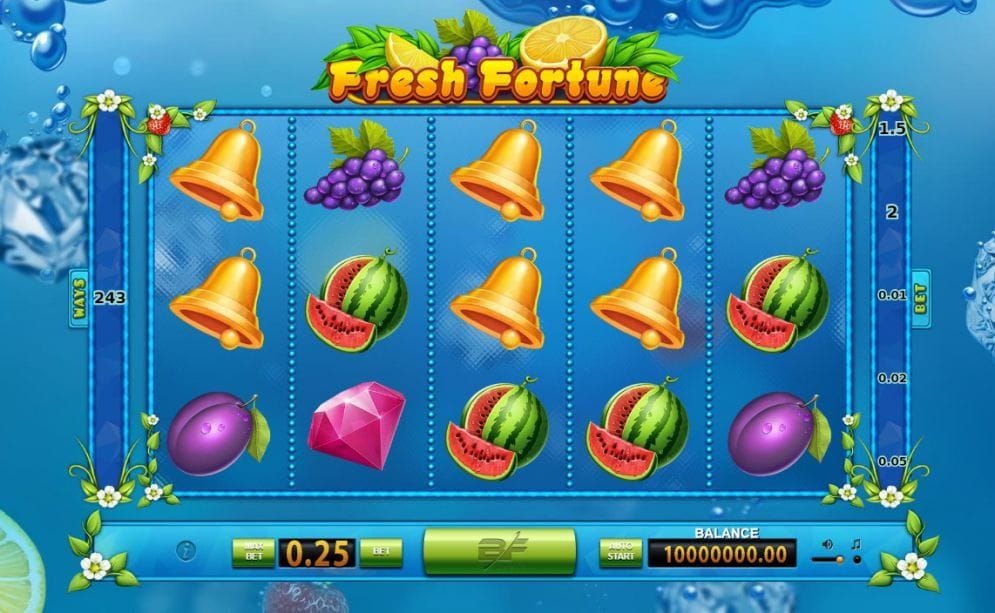
Task: Pick the 2 bet value
Action: [x=892, y=212]
